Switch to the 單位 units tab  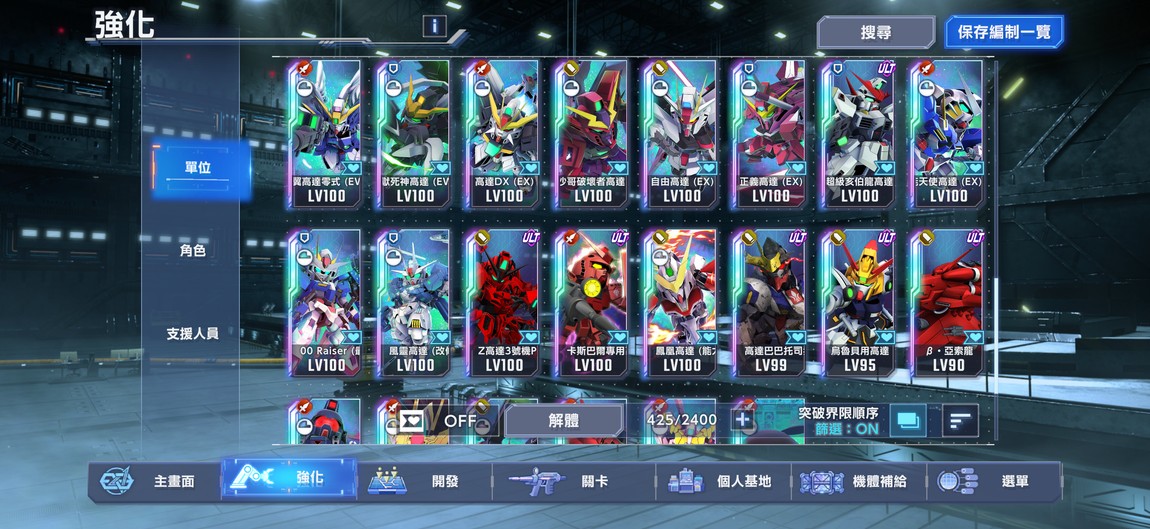pyautogui.click(x=195, y=167)
